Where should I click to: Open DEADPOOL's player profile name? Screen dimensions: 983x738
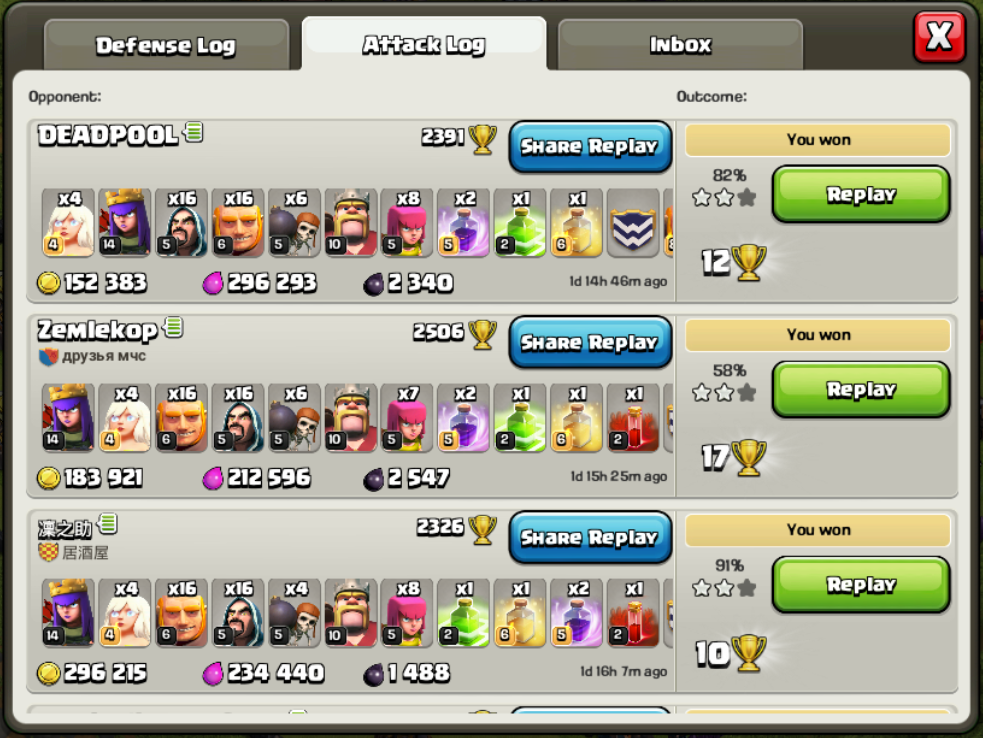tap(108, 135)
